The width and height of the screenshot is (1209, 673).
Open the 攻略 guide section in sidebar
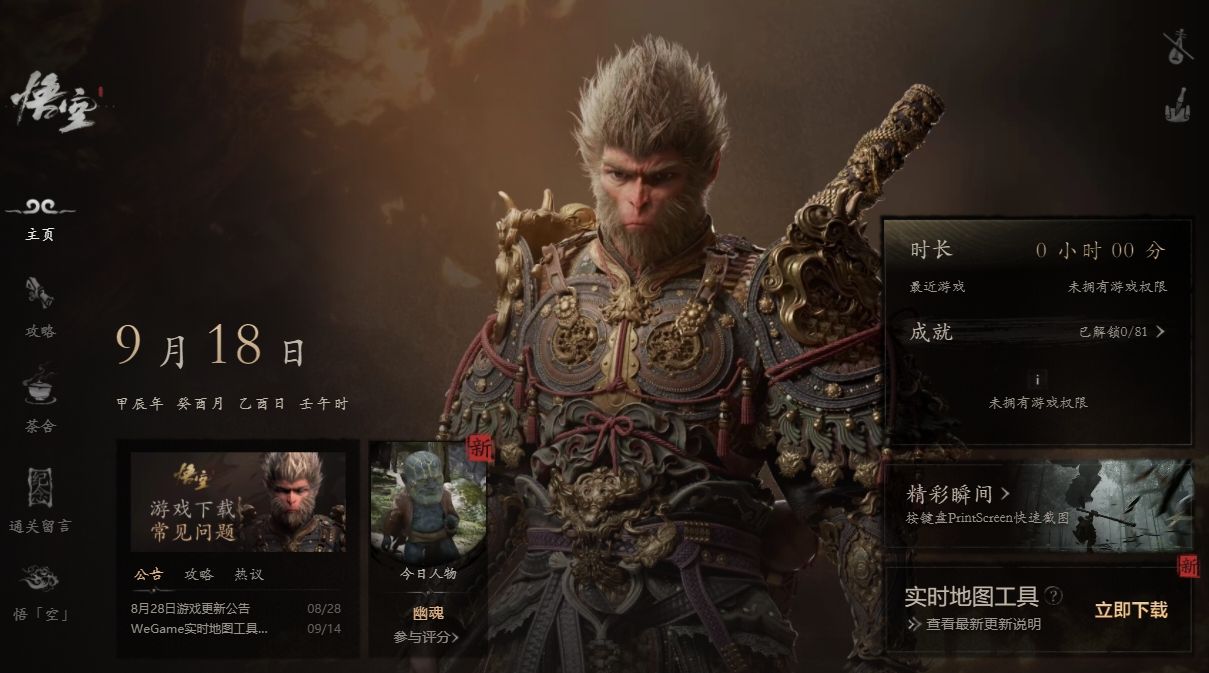click(x=40, y=307)
